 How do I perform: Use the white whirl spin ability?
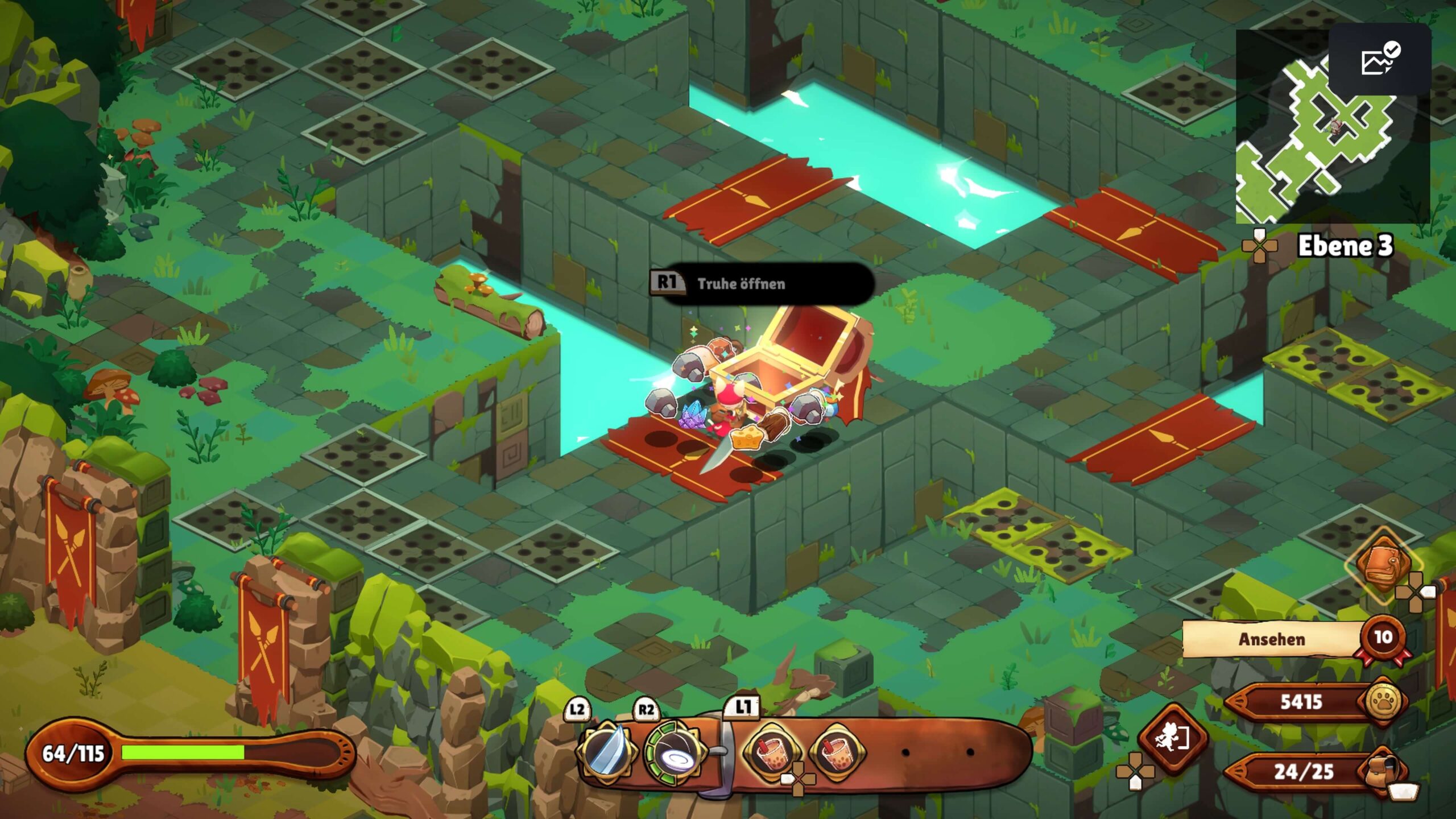point(675,753)
